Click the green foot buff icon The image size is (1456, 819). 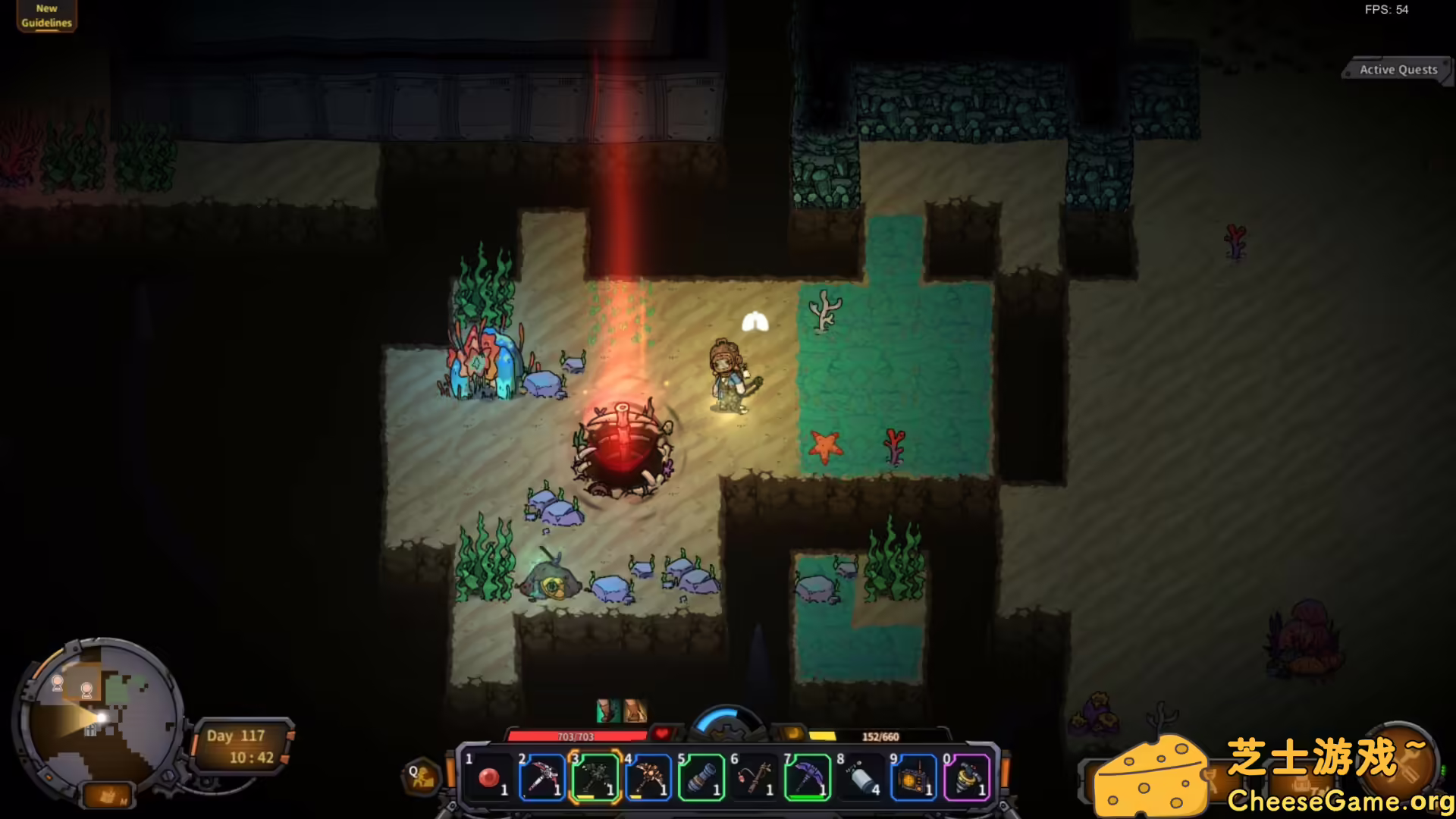(608, 711)
